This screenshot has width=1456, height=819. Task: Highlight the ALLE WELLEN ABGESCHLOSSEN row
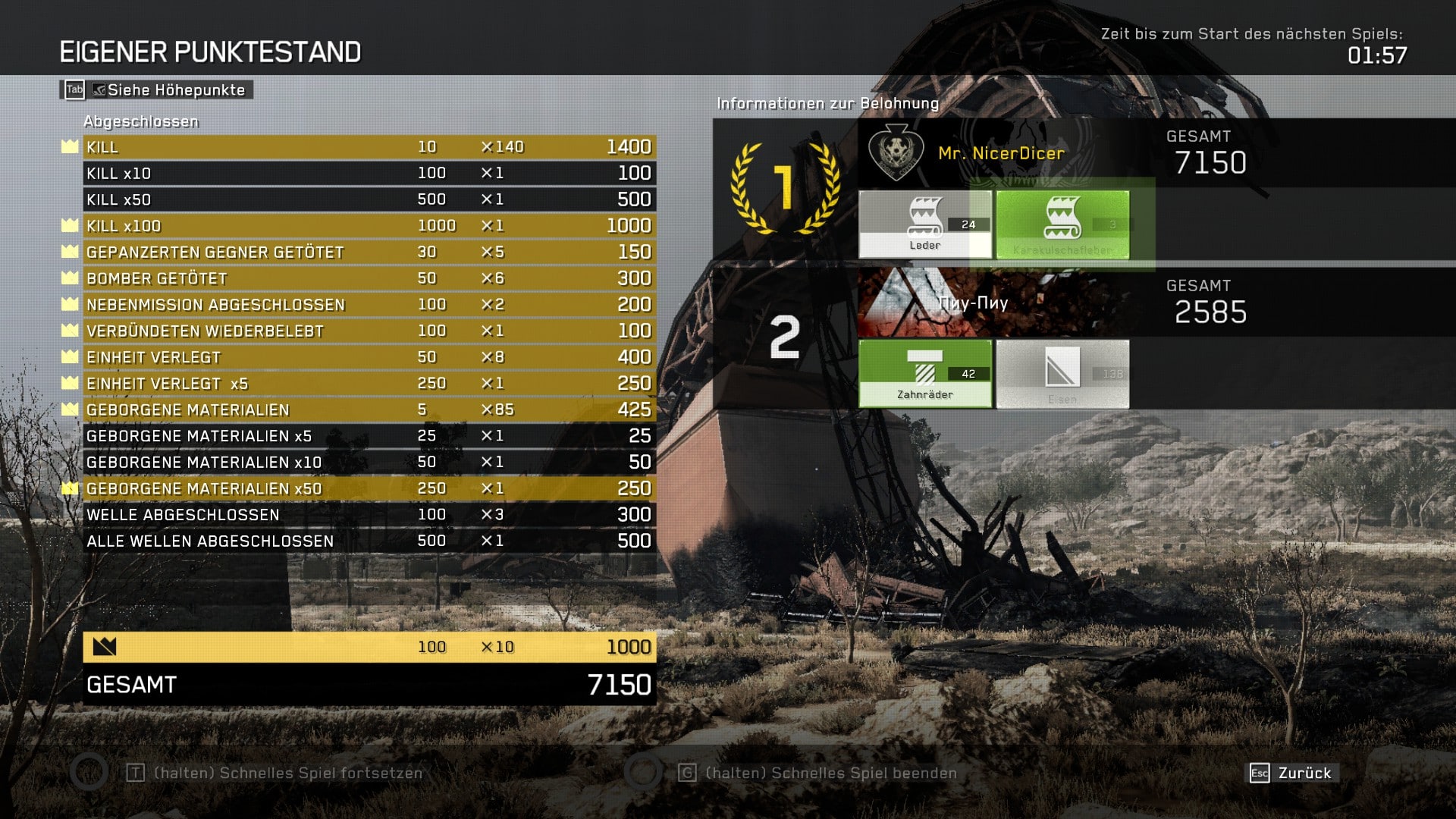click(x=369, y=541)
